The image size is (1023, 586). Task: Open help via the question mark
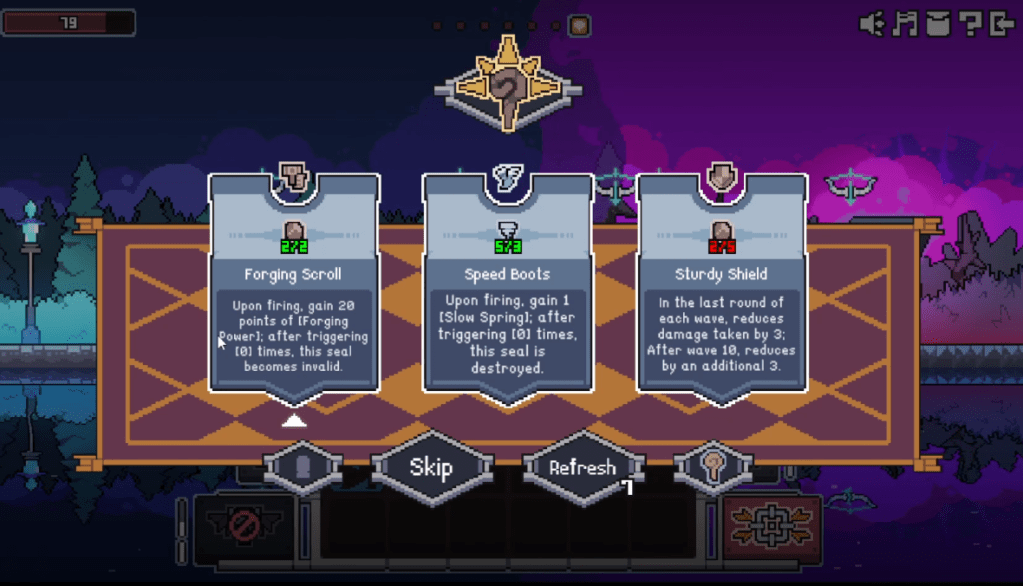[969, 24]
